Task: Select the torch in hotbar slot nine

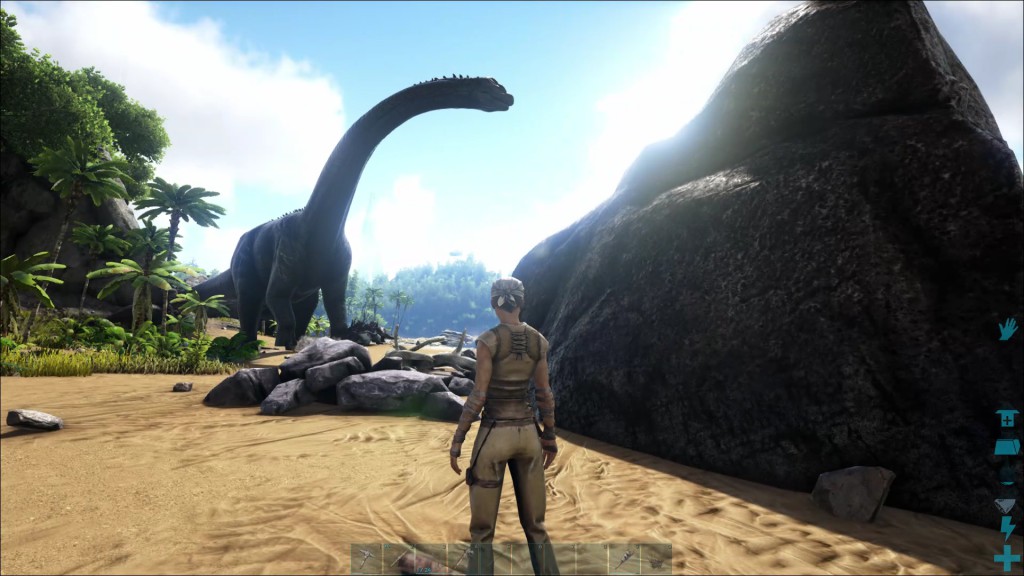Action: (624, 558)
